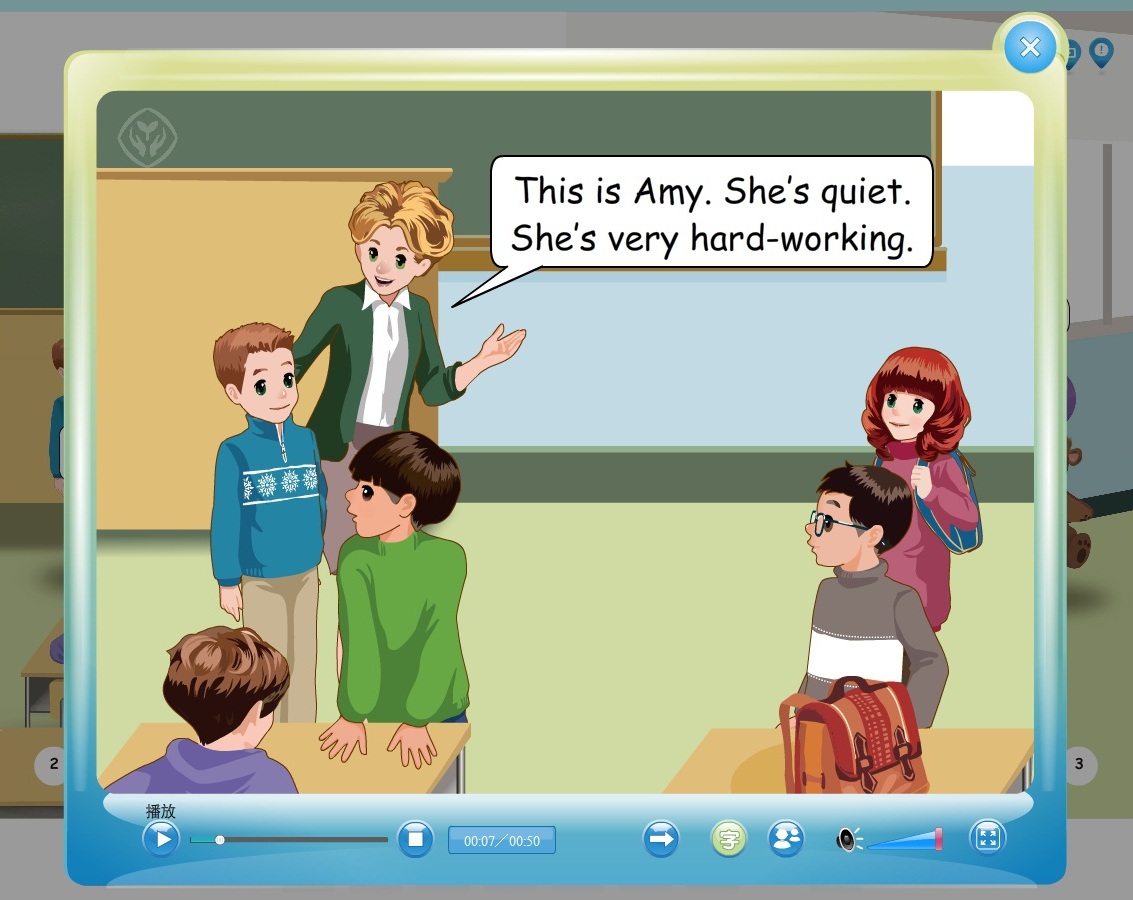Click the exclamation map pin icon
The height and width of the screenshot is (900, 1133).
click(1101, 51)
